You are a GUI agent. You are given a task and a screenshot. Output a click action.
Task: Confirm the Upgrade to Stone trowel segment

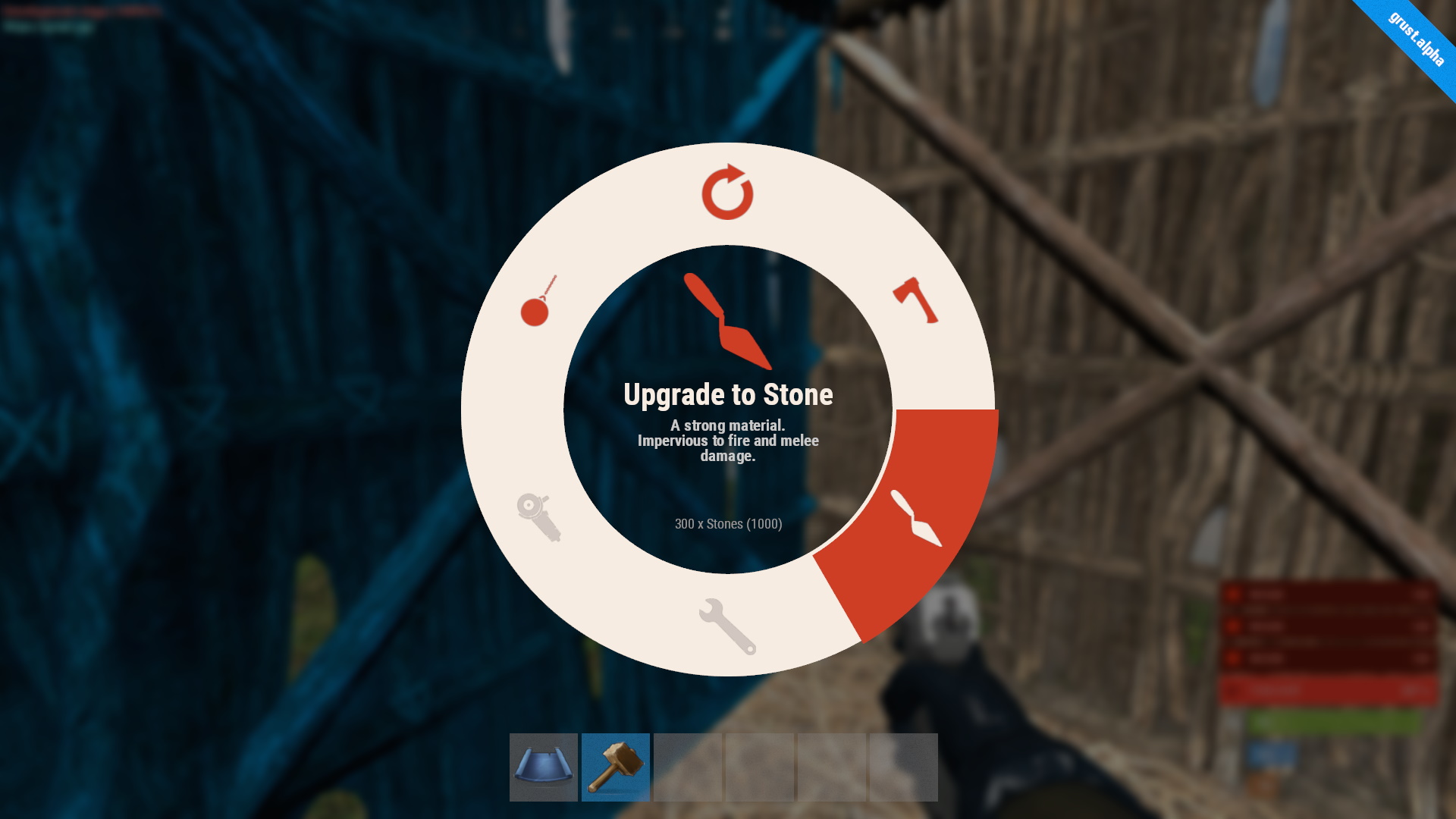[x=916, y=518]
